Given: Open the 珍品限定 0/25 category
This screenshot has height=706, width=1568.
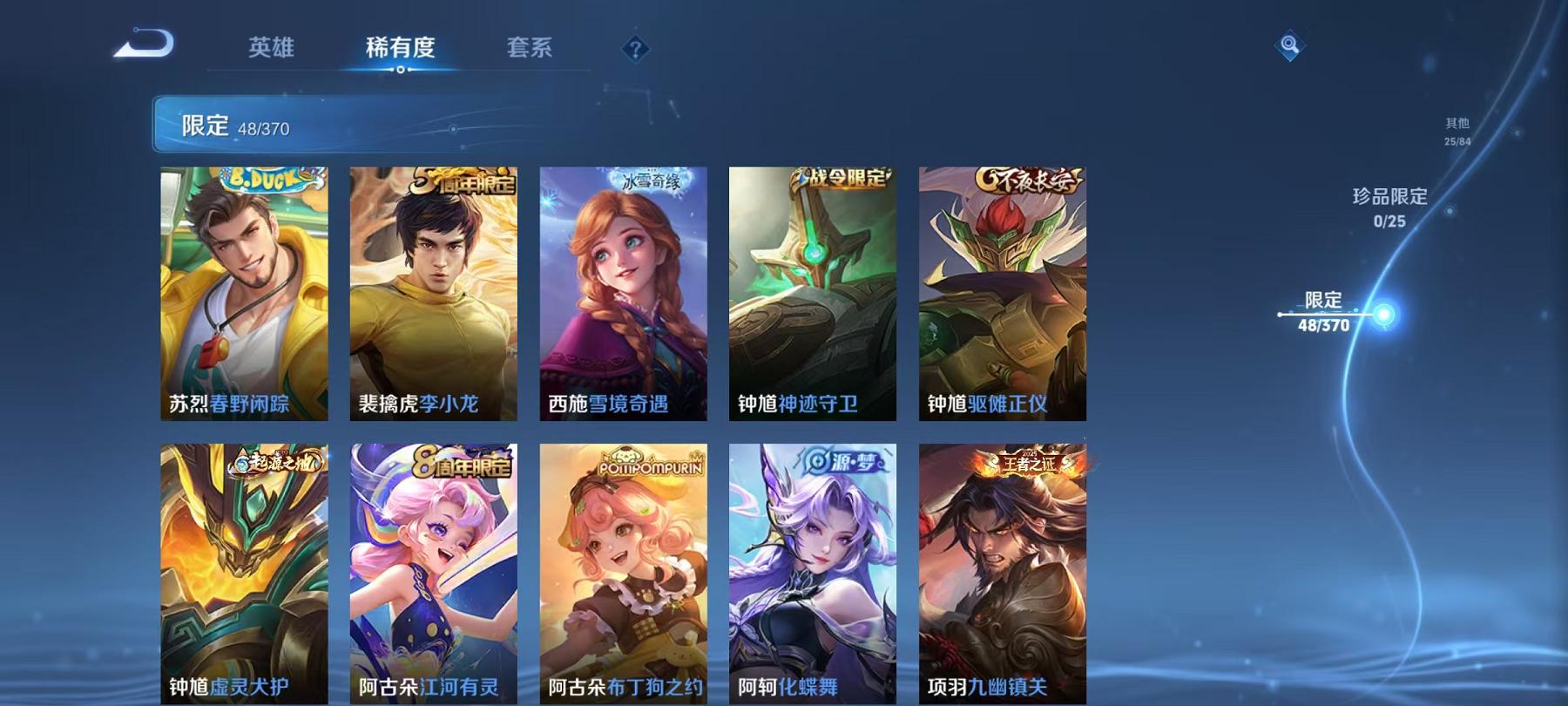Looking at the screenshot, I should pos(1389,209).
